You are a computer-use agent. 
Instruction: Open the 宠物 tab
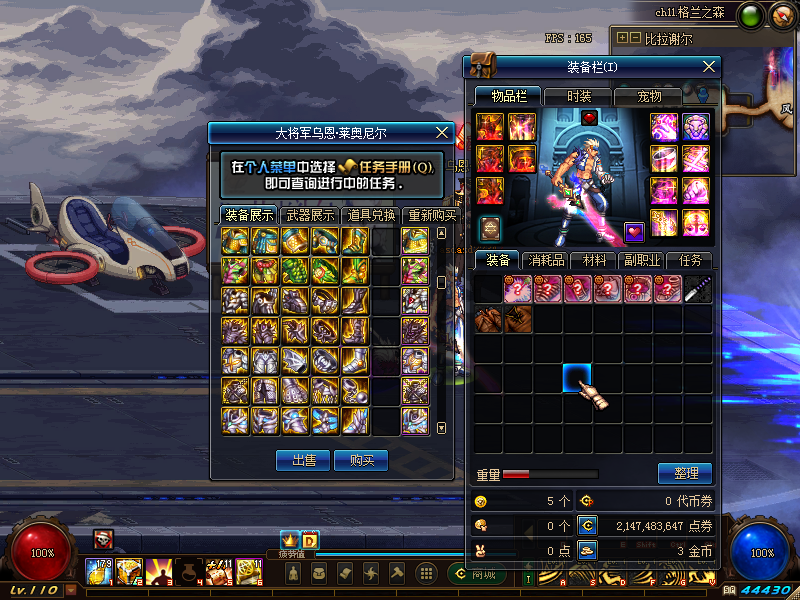tap(650, 96)
